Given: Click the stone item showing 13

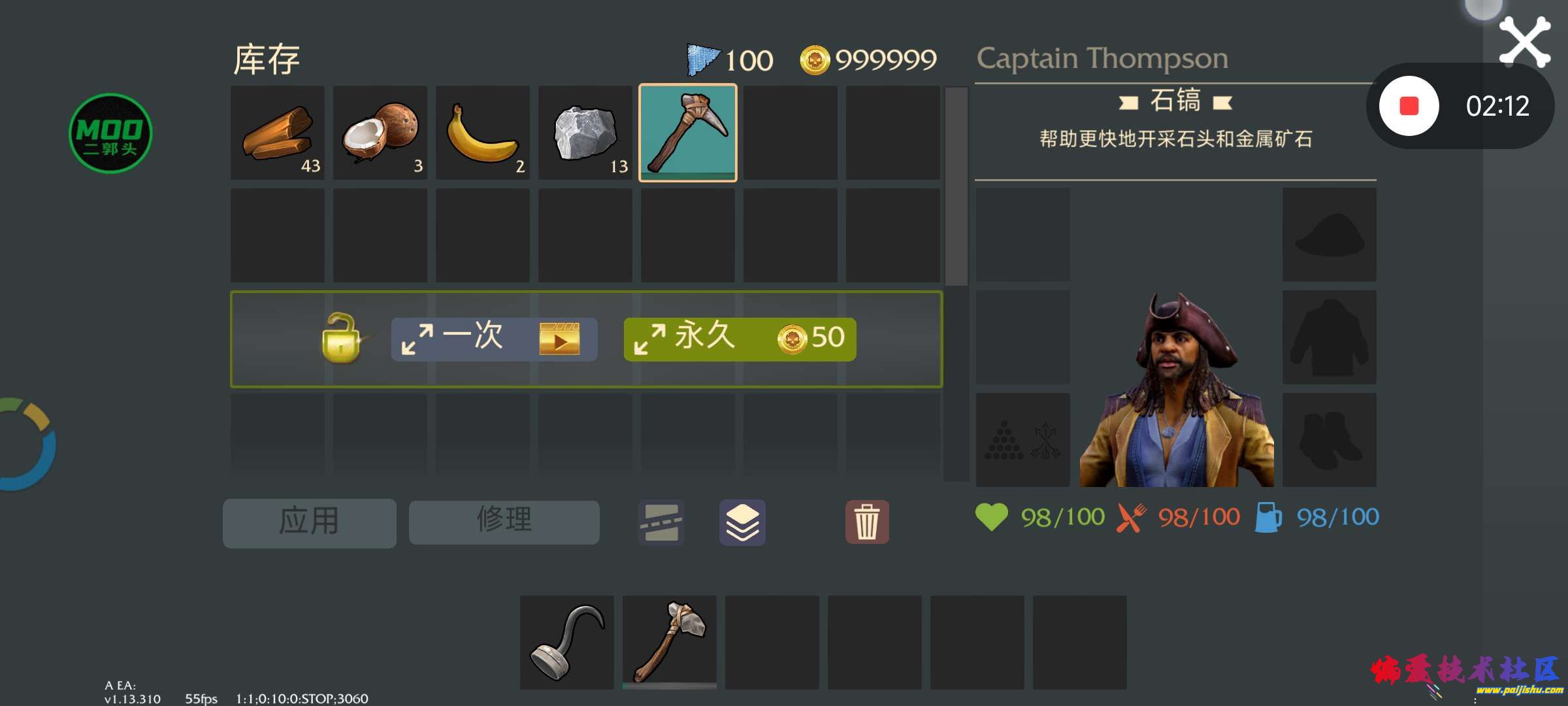Looking at the screenshot, I should (x=585, y=132).
